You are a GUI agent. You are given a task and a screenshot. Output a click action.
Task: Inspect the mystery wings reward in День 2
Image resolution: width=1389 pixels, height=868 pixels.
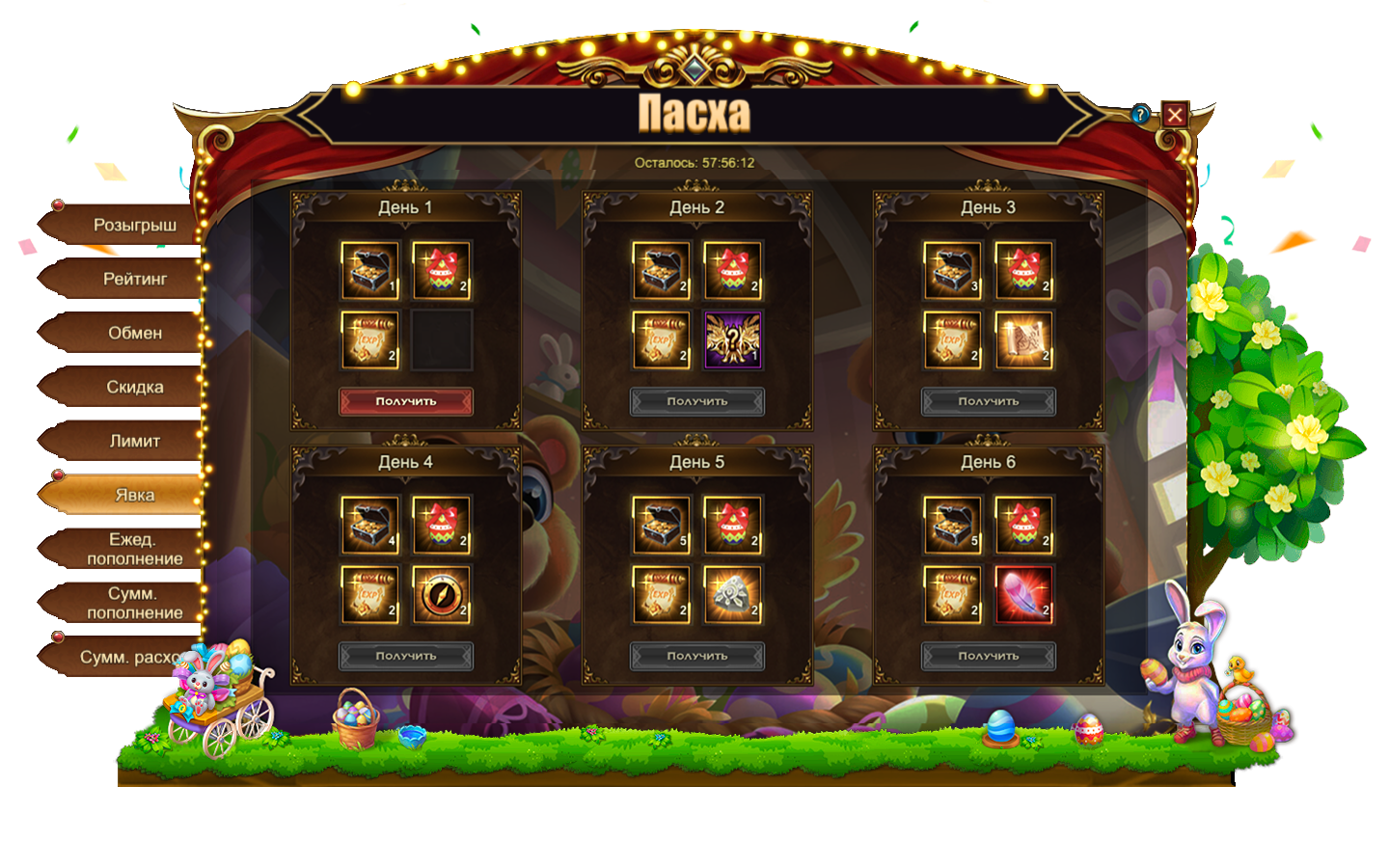733,339
